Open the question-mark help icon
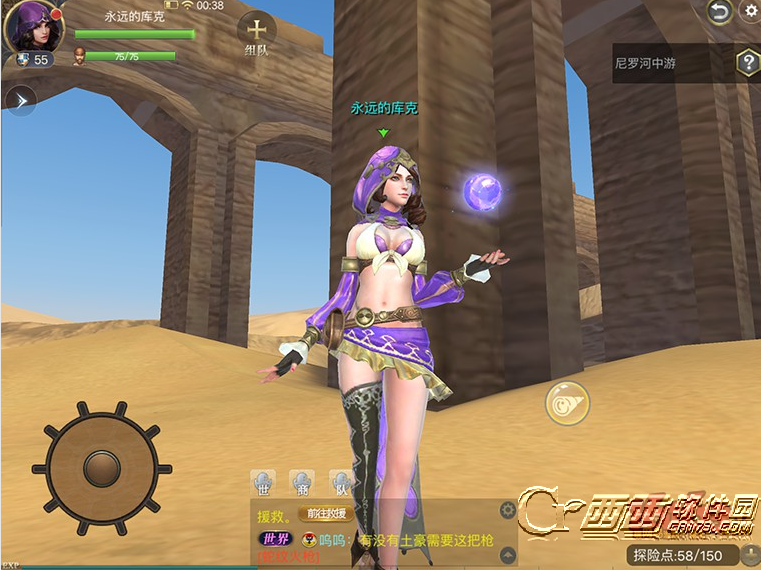The image size is (761, 570). tap(748, 63)
